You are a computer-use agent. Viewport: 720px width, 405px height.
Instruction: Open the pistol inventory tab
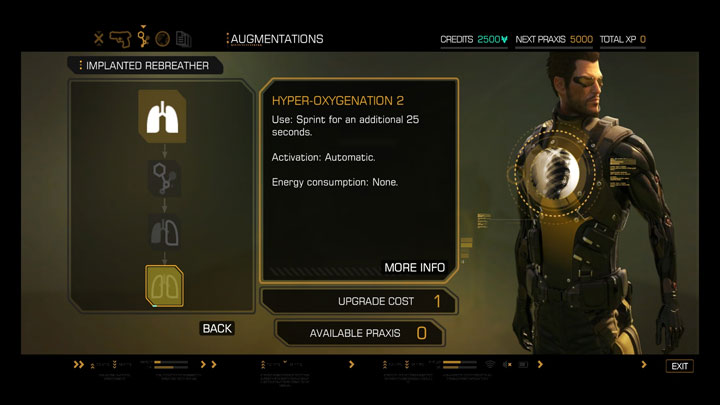coord(120,39)
